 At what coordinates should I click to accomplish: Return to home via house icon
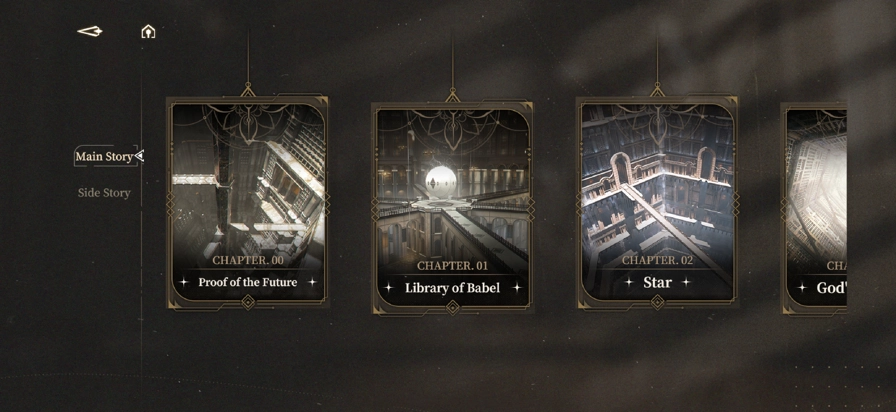[148, 32]
